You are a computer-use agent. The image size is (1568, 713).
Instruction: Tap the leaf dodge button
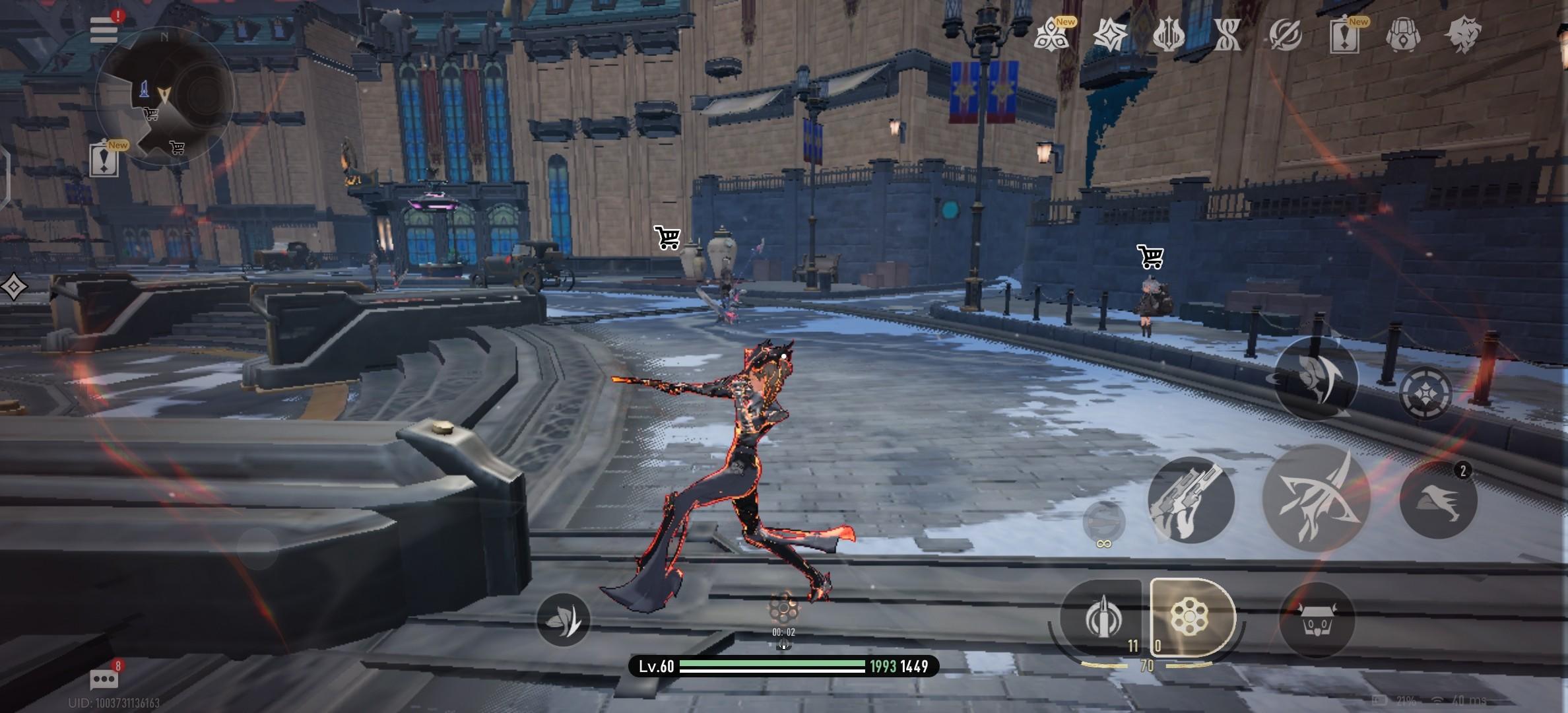(563, 619)
